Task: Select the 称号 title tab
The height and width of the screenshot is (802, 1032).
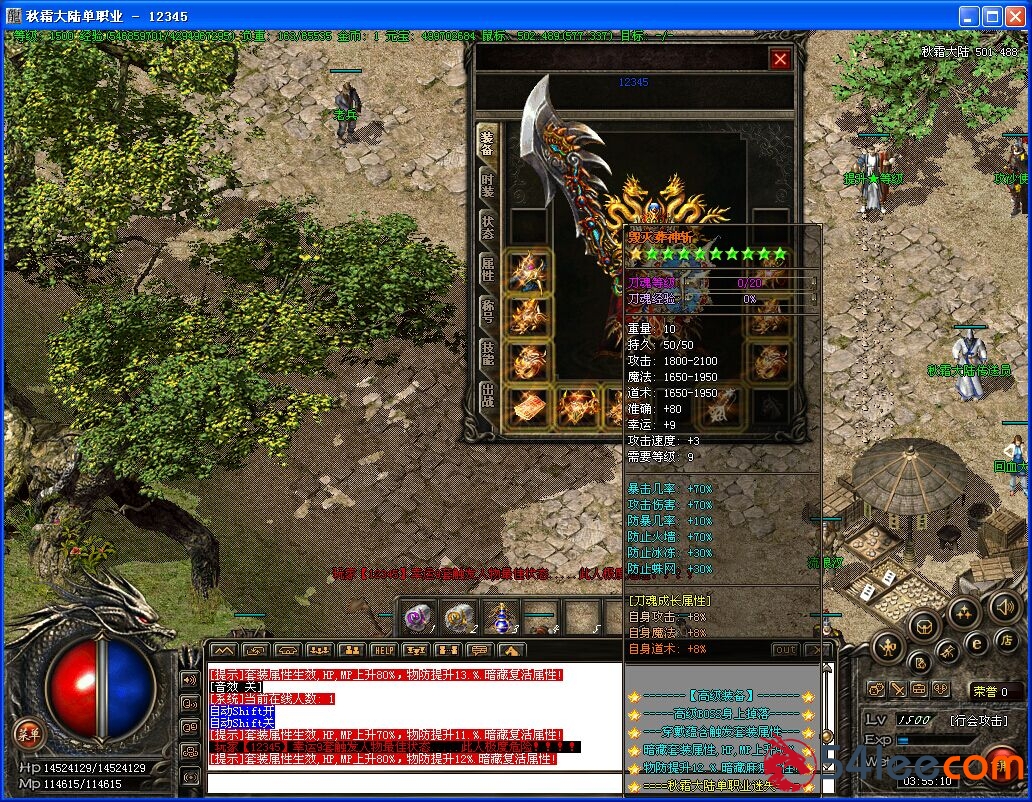Action: coord(487,310)
